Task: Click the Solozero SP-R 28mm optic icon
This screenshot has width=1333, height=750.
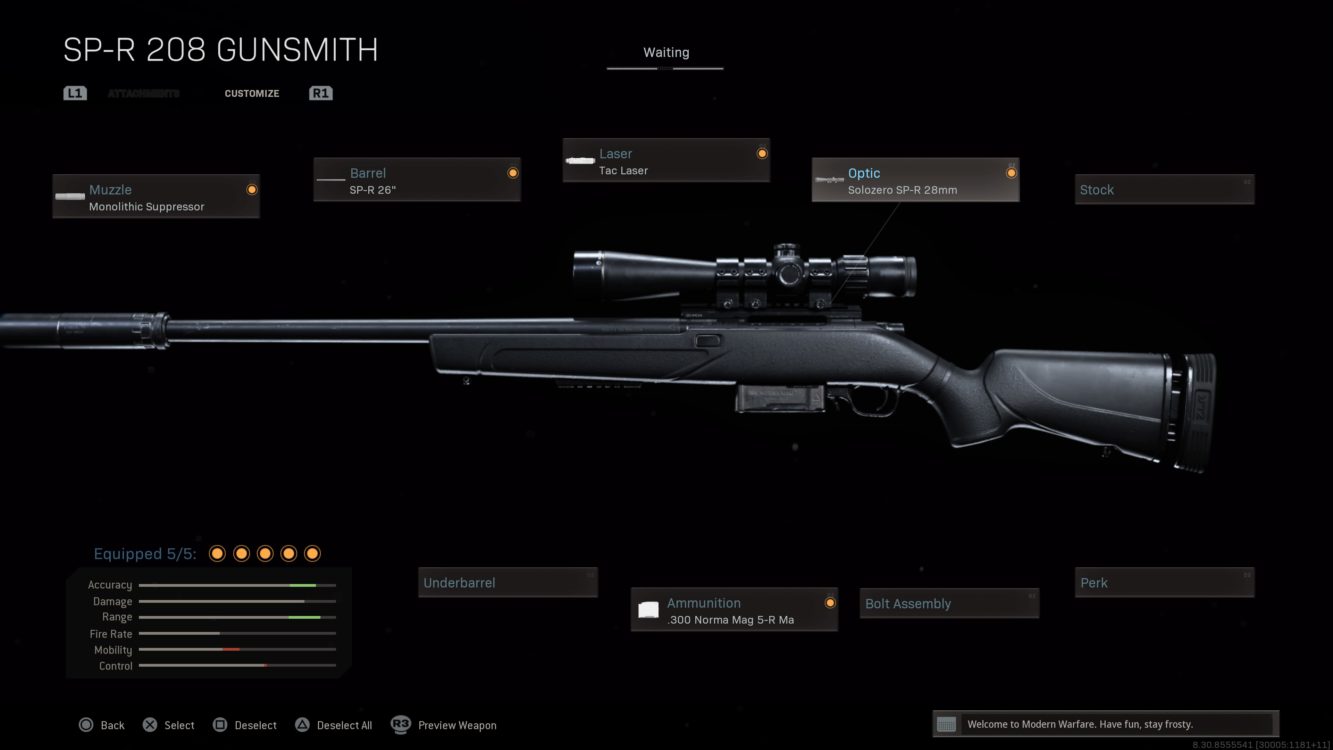Action: 831,180
